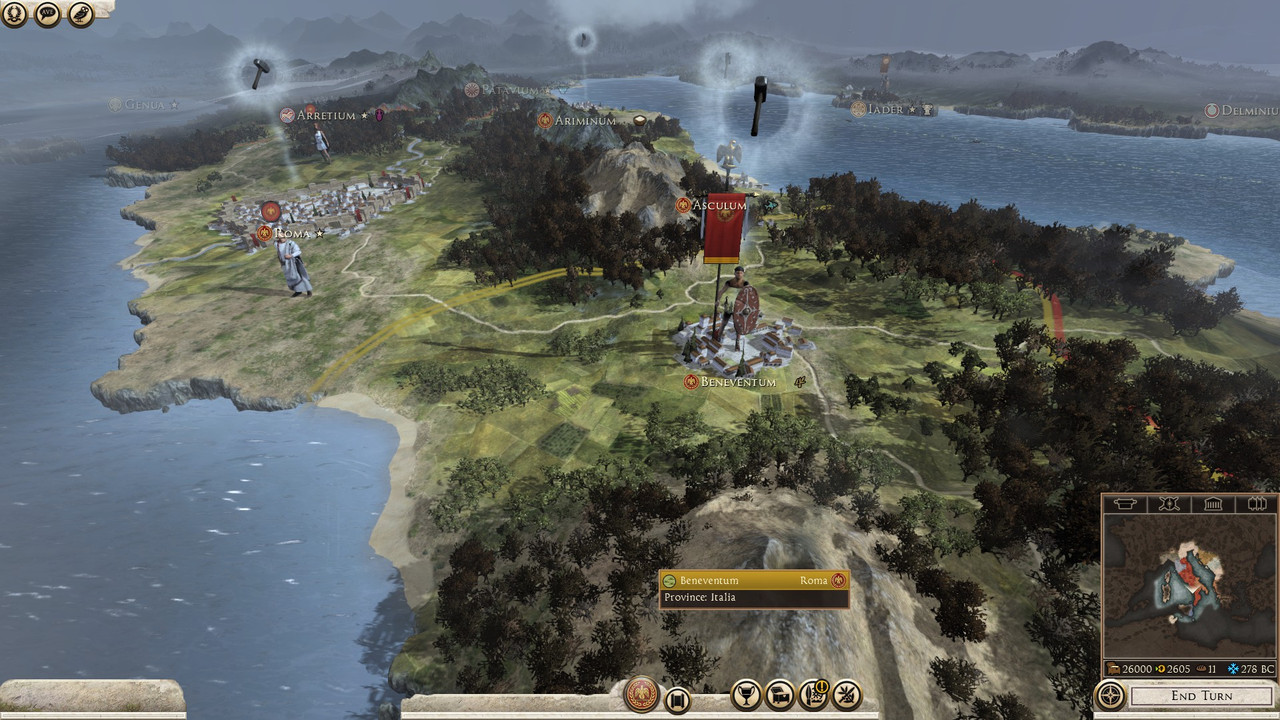Open the scroll icon button
The image size is (1280, 720).
[x=677, y=700]
